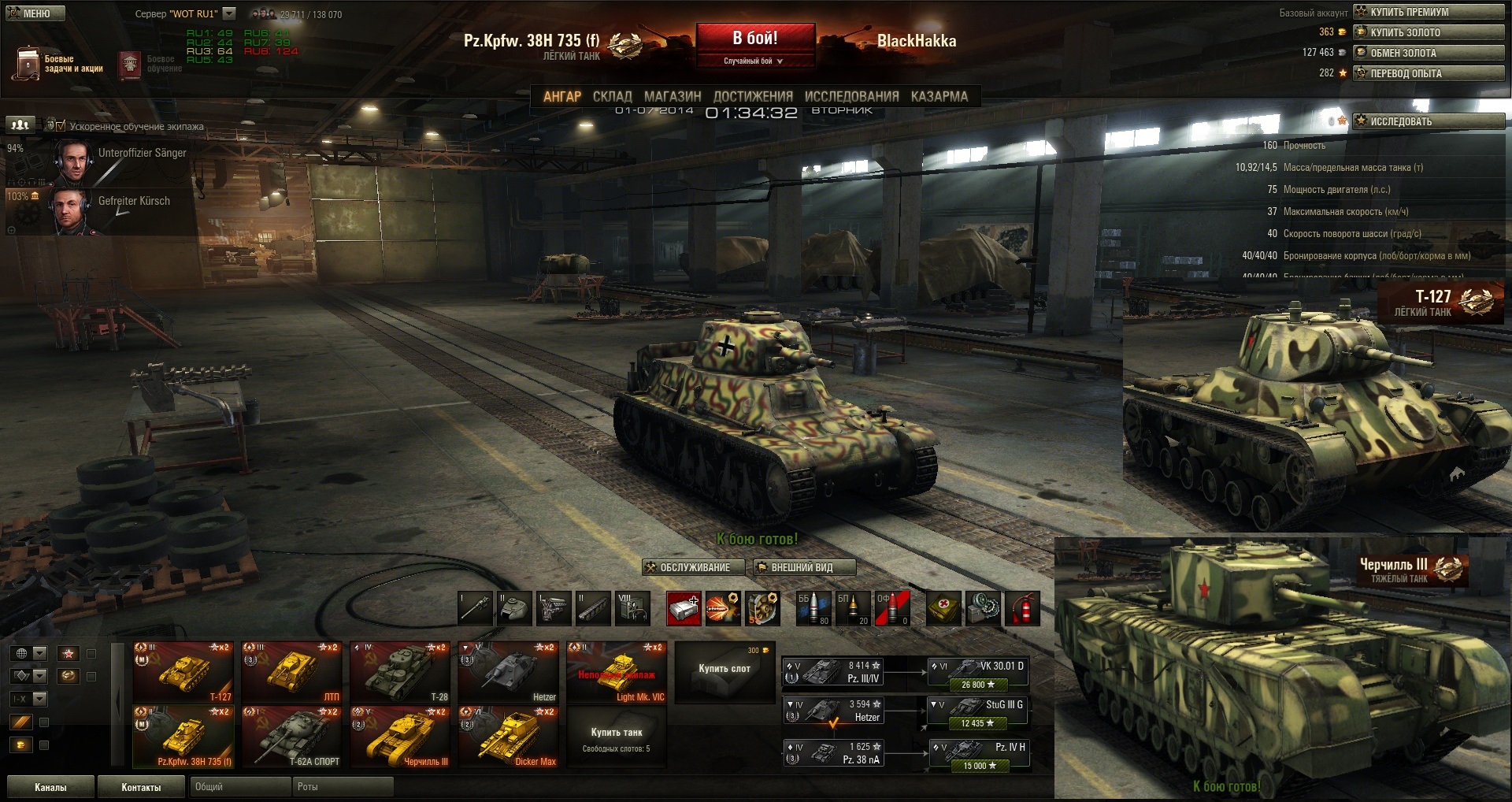Show the КАЗАРМА tab
Viewport: 1512px width, 802px height.
[939, 96]
